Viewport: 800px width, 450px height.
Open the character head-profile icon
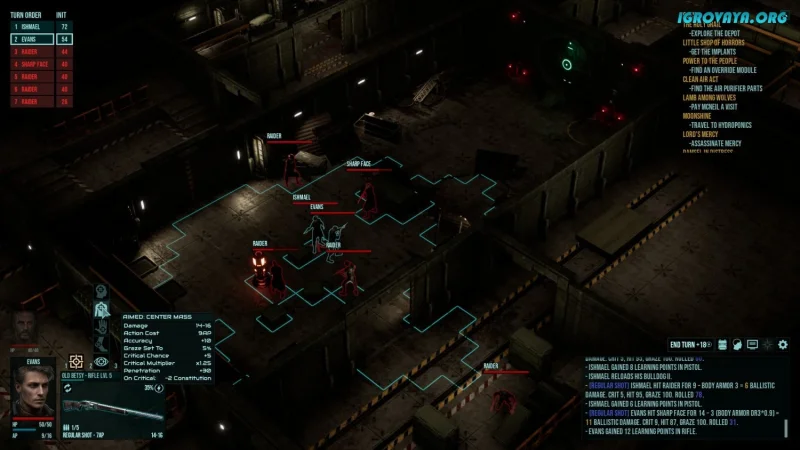tap(736, 344)
